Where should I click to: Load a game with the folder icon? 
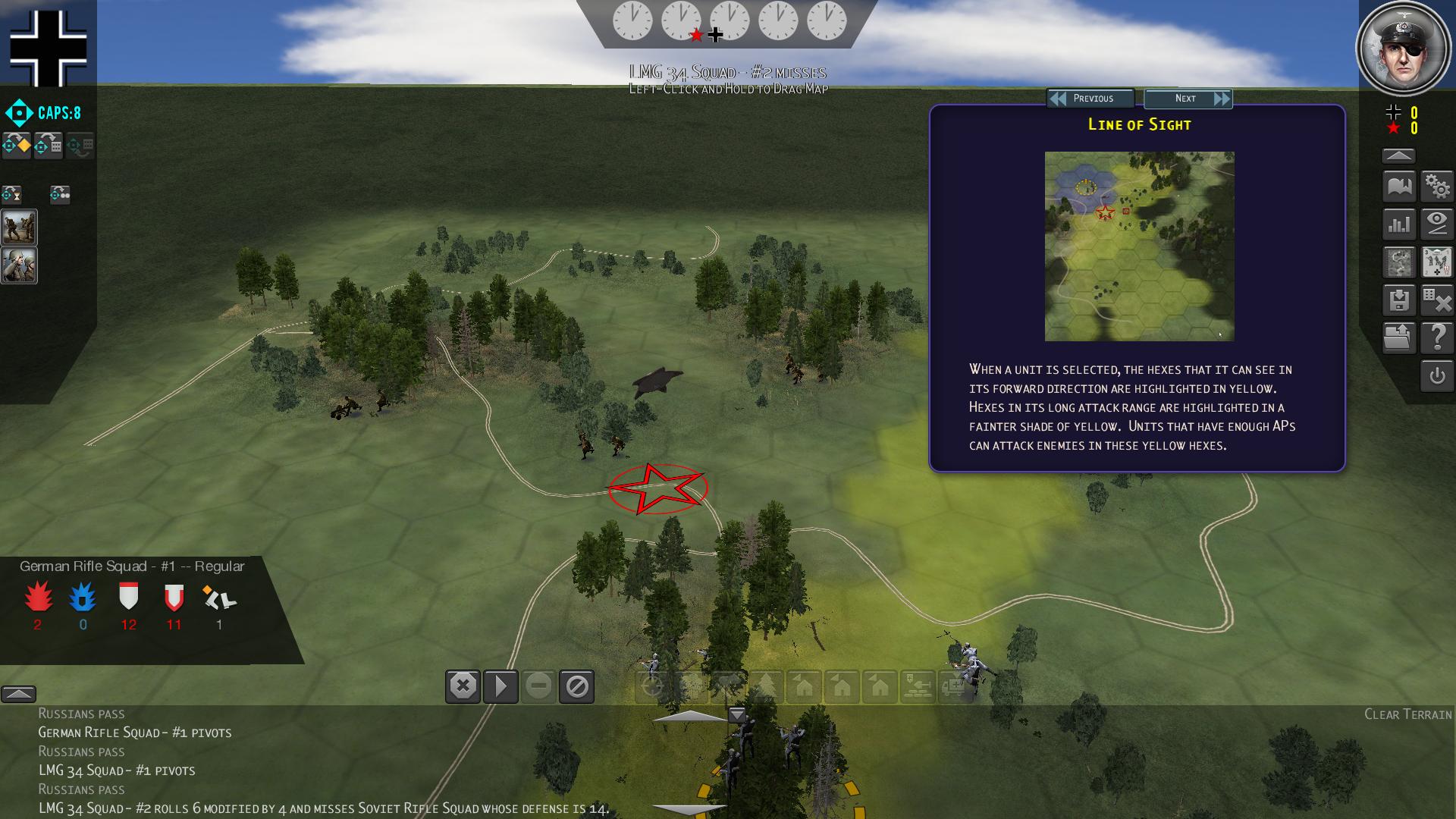tap(1399, 338)
